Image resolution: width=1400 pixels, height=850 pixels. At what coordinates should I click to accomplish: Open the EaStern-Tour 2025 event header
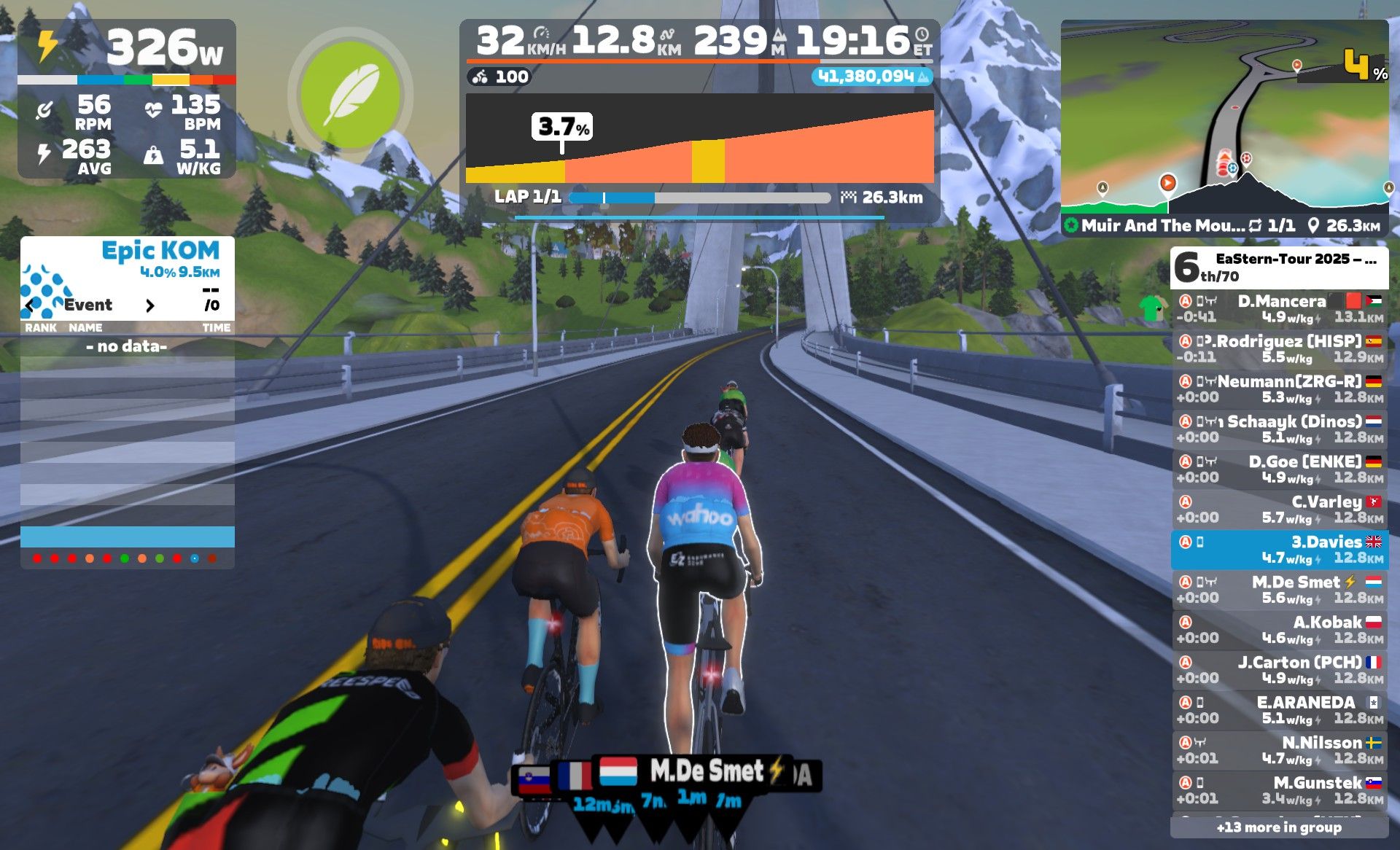point(1279,267)
